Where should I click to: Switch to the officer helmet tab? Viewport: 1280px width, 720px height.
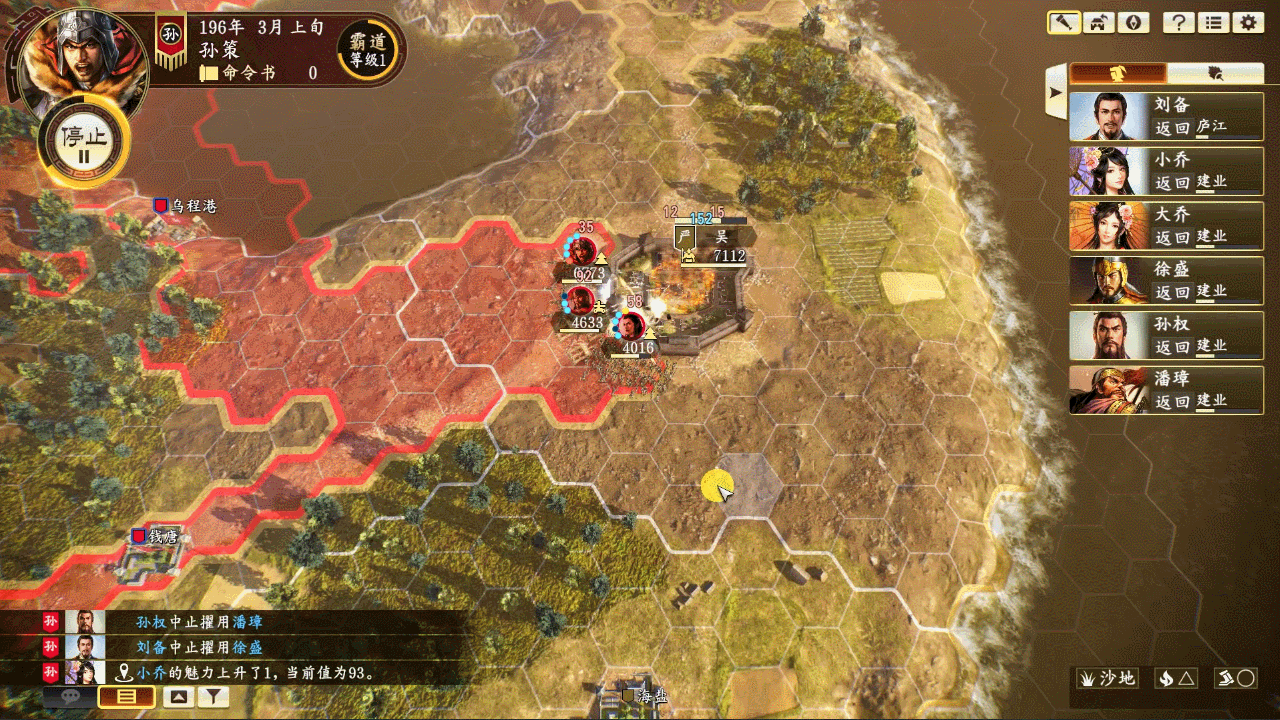point(1119,73)
